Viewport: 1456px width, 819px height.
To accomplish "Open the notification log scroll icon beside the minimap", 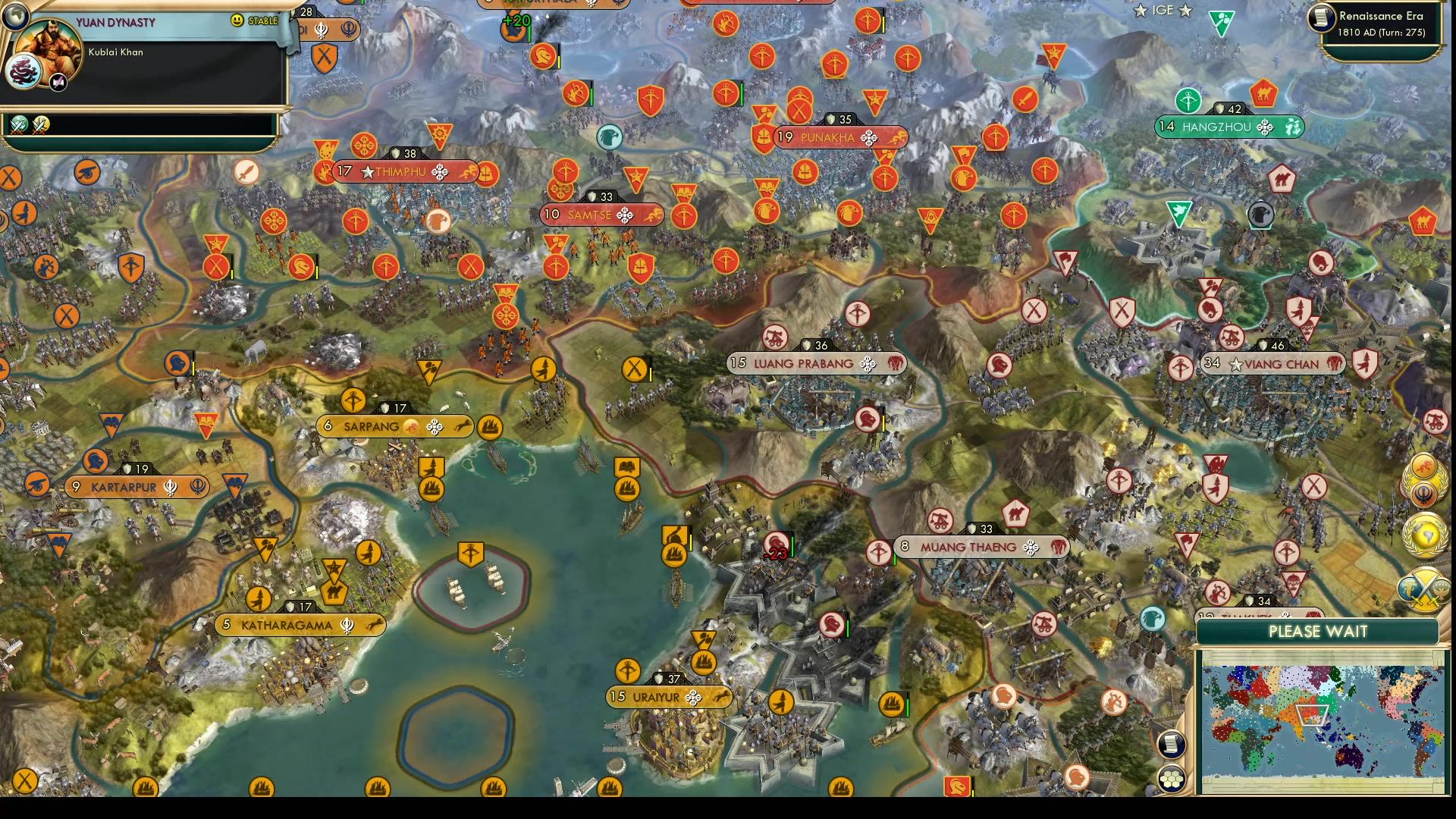I will 1171,745.
